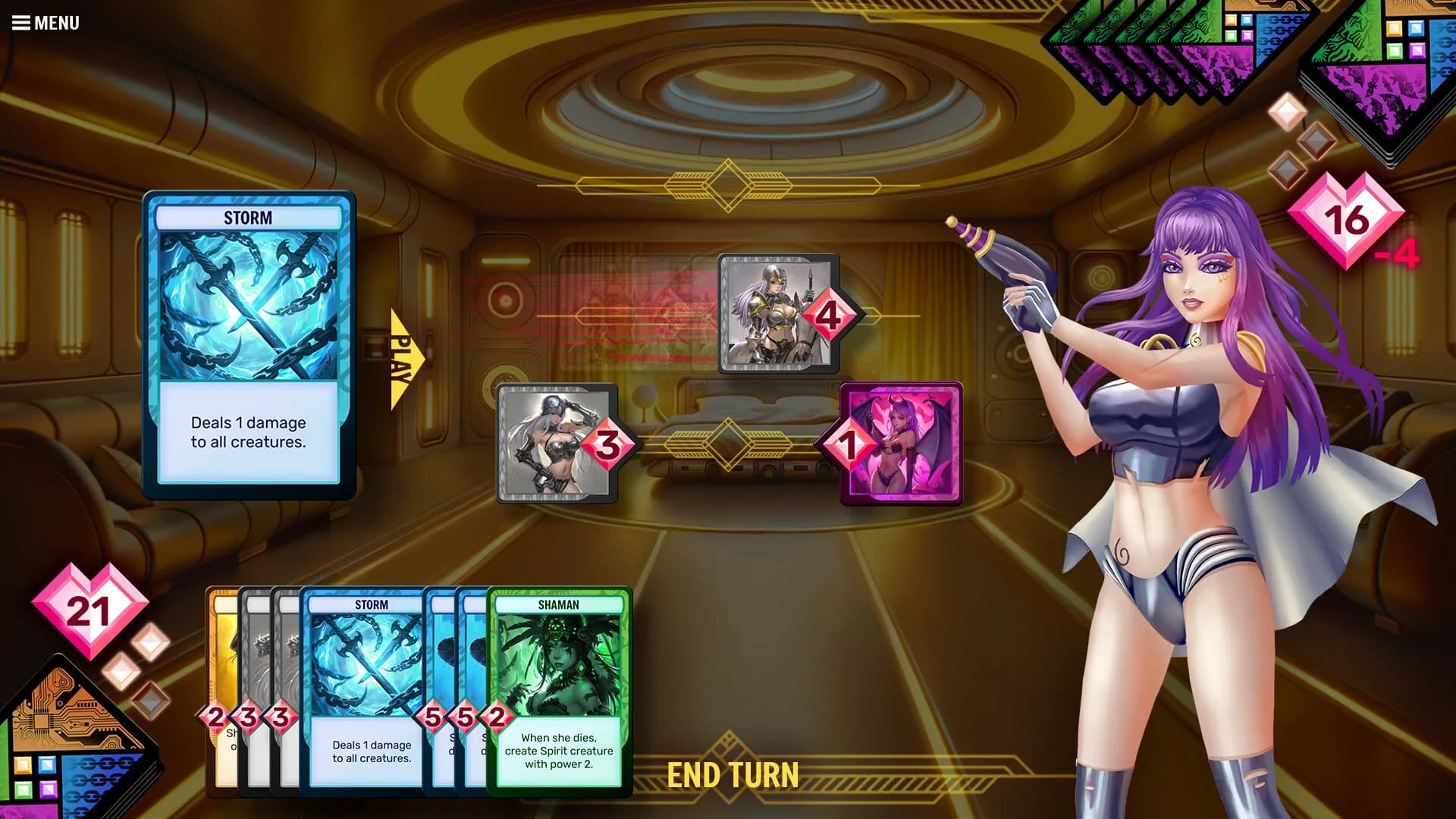Click END TURN
The image size is (1456, 819).
click(733, 775)
